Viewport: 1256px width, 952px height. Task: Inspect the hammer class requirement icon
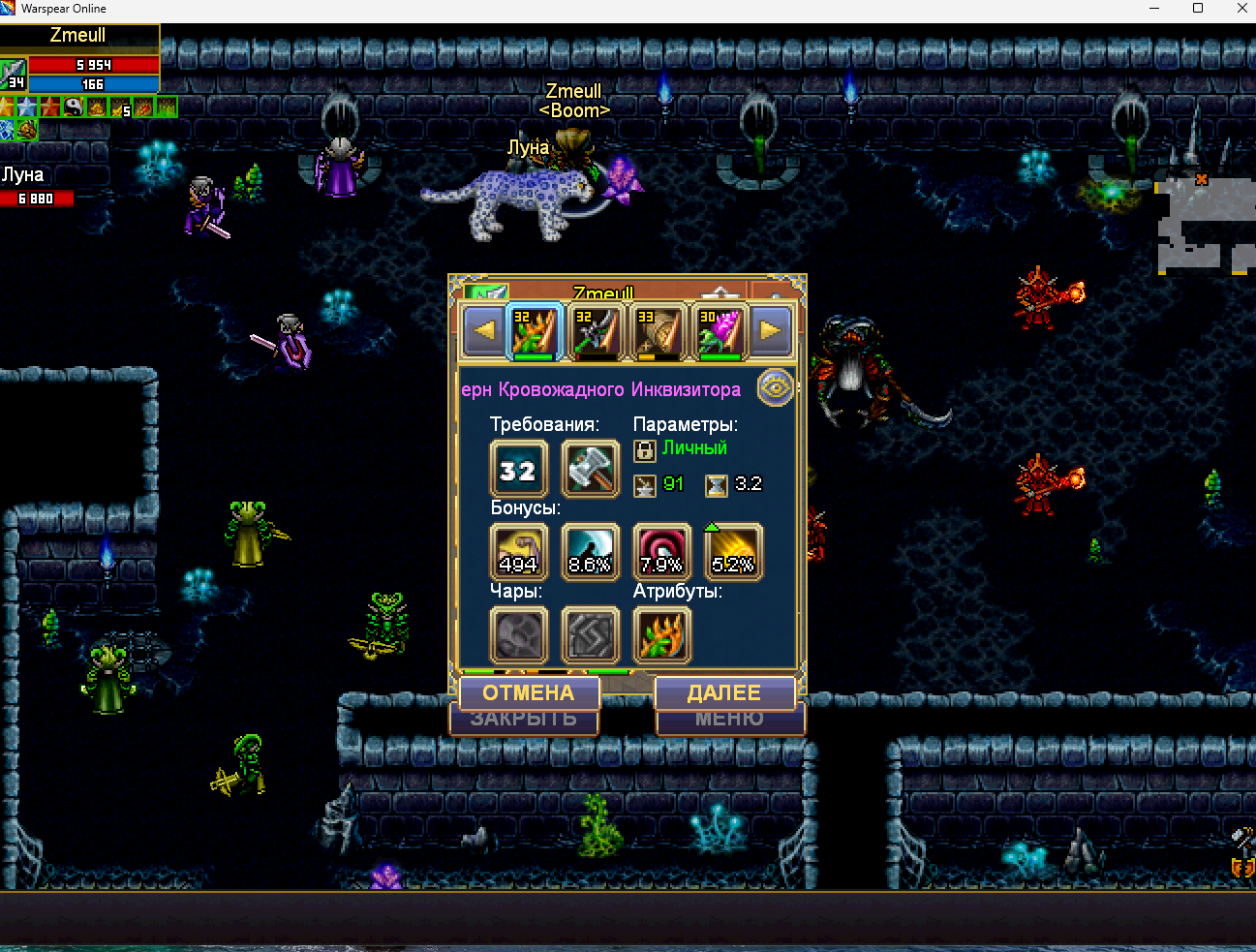[x=590, y=470]
